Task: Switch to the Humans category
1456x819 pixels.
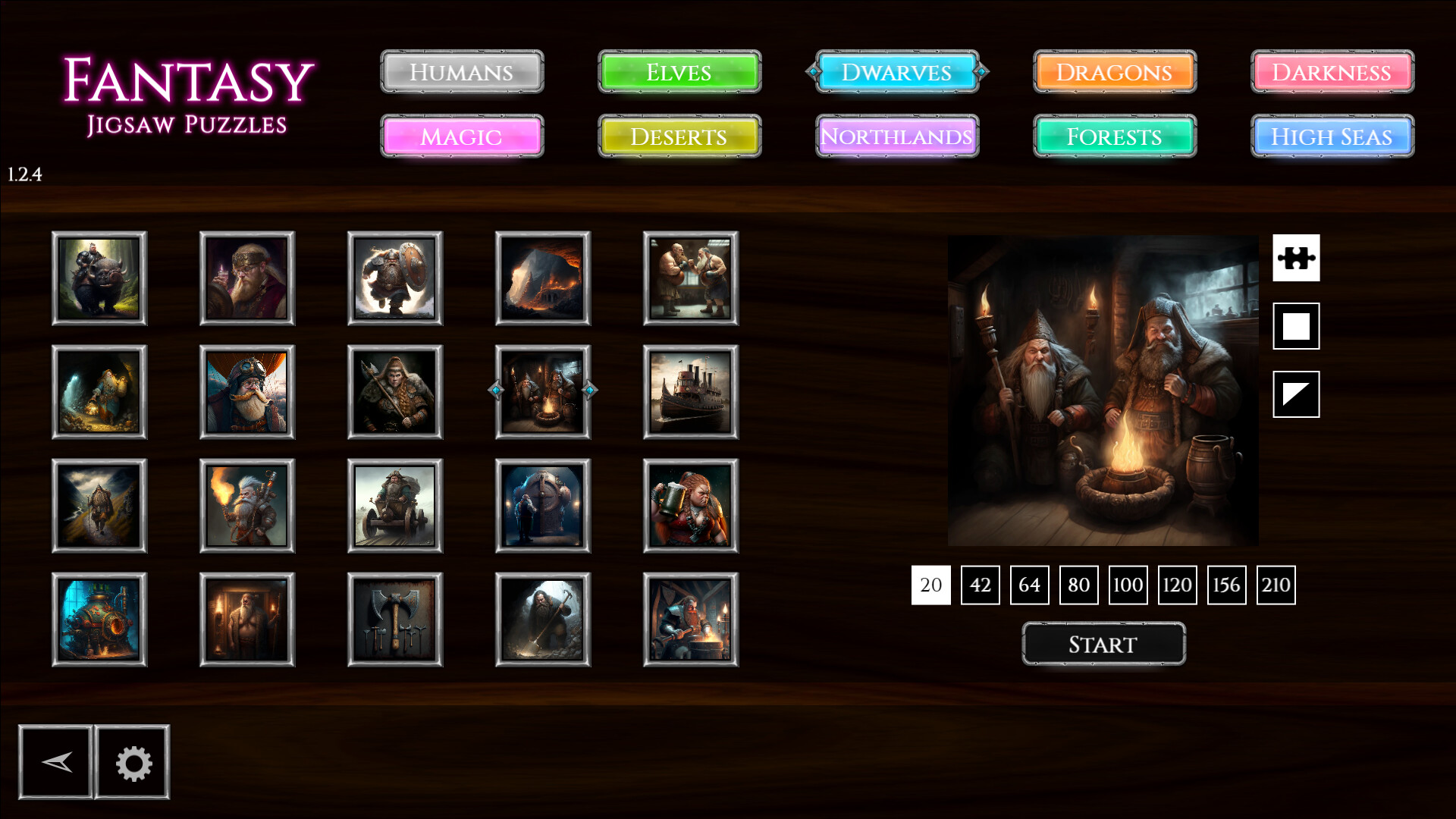Action: point(461,73)
